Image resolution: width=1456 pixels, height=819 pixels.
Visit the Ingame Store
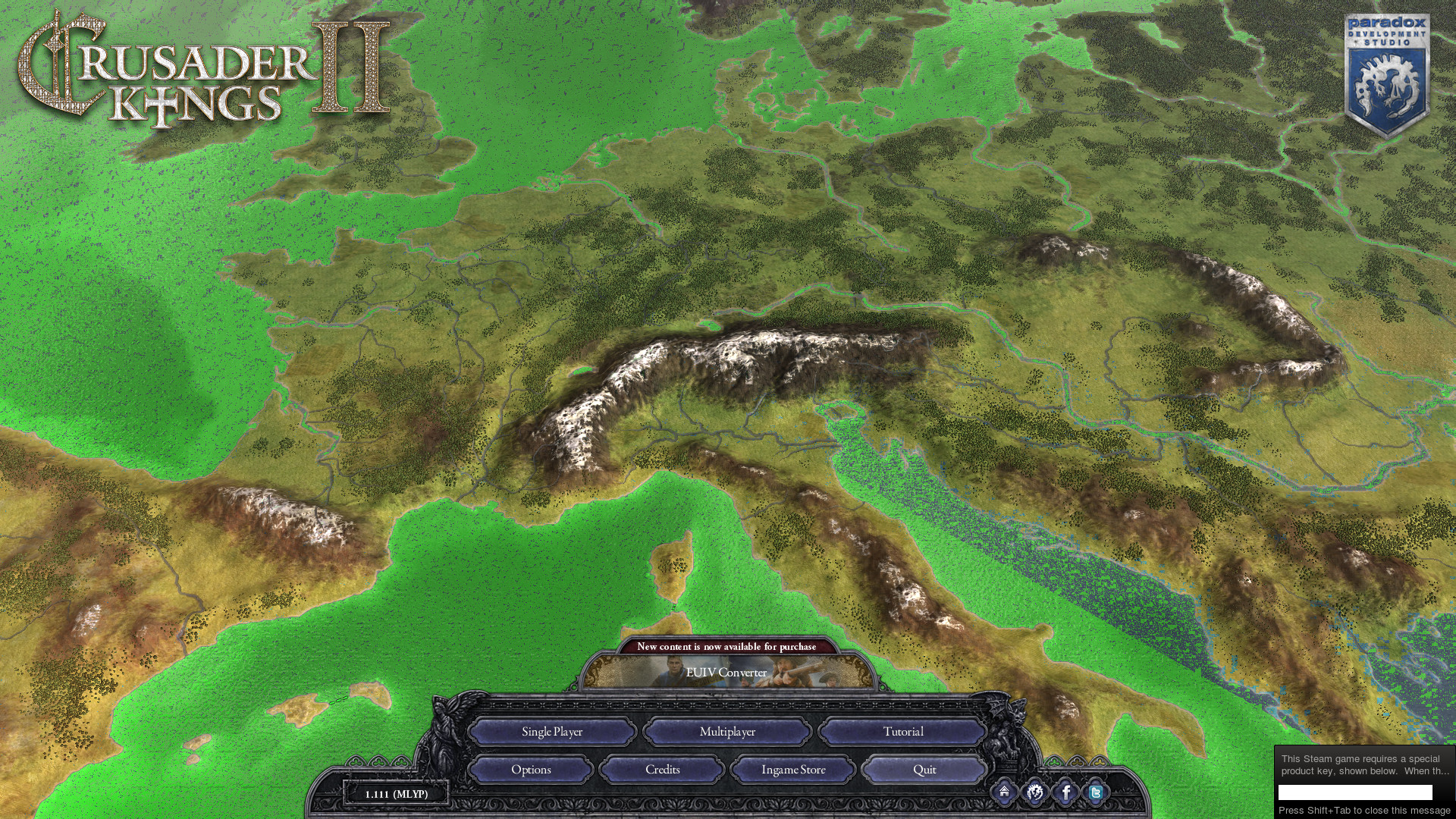click(x=793, y=770)
